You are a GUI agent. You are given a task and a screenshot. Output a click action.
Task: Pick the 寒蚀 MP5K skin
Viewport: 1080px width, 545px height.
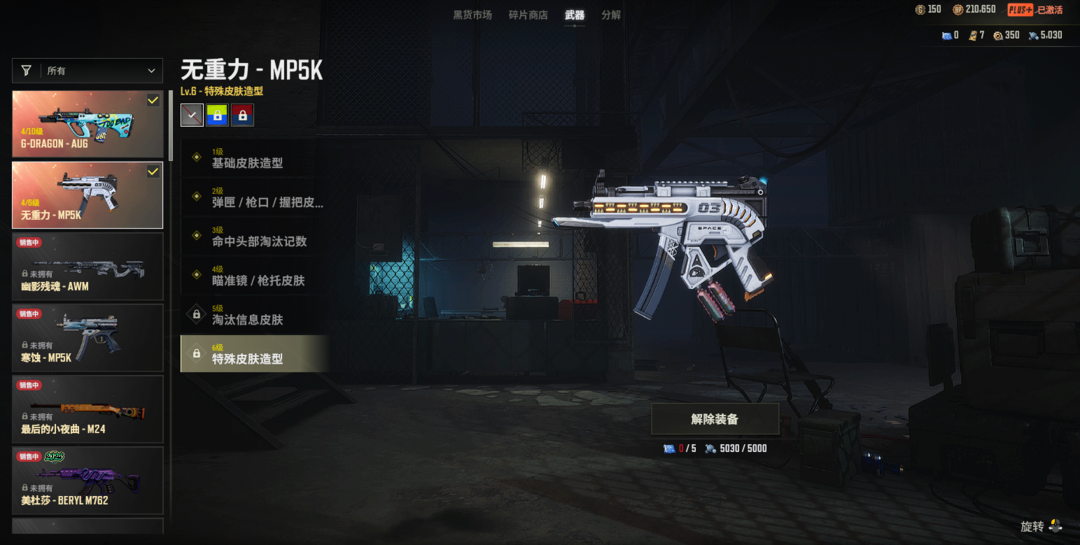[87, 337]
